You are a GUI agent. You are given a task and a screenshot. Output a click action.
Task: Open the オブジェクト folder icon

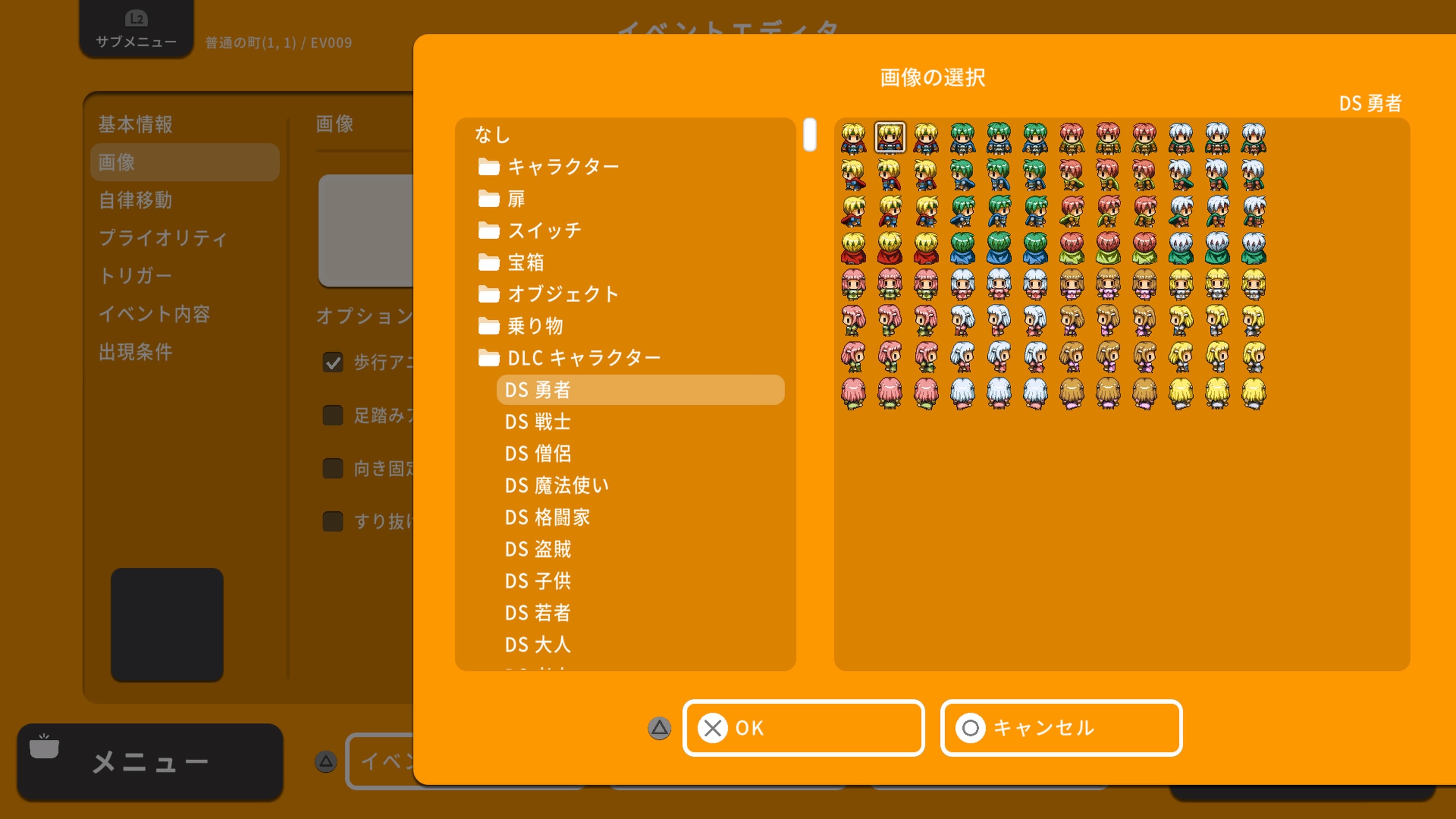tap(488, 293)
